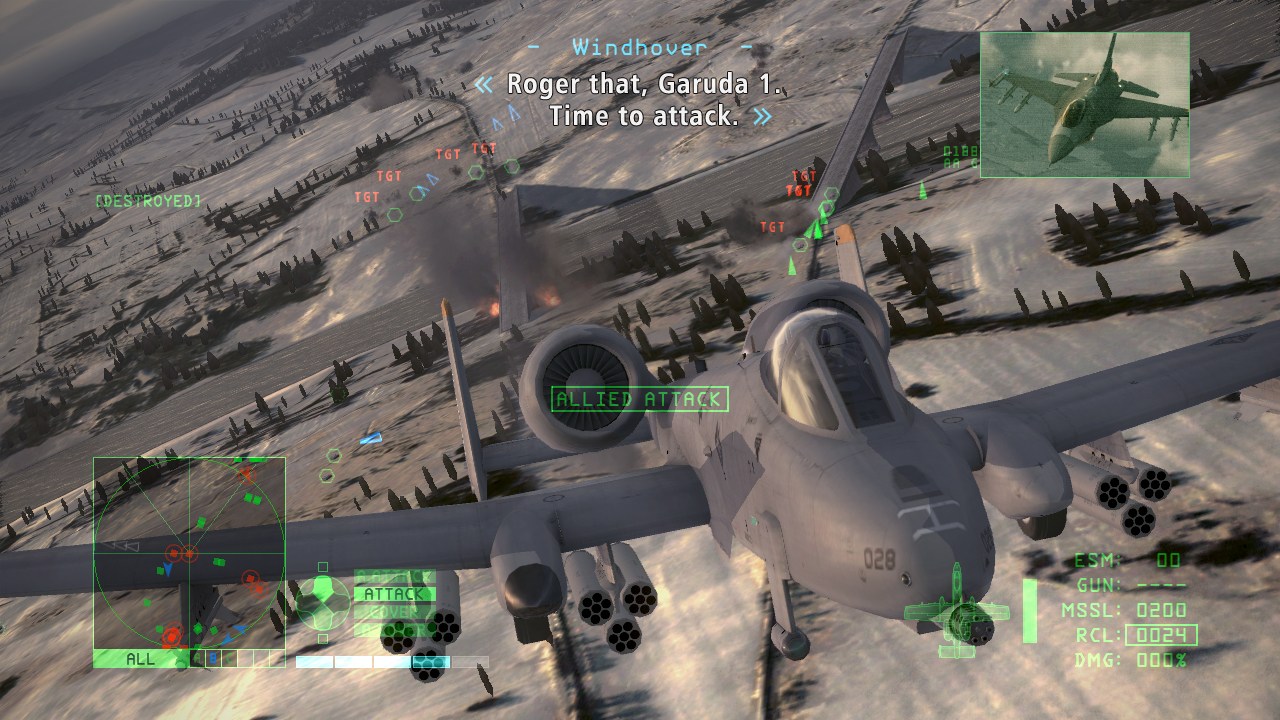1280x720 pixels.
Task: Switch to operation B under the radar
Action: [212, 659]
